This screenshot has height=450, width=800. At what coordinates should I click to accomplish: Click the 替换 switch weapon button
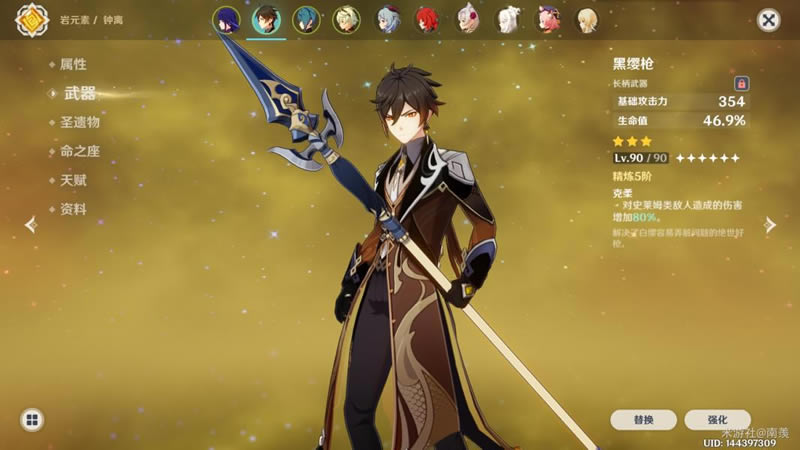pos(644,420)
